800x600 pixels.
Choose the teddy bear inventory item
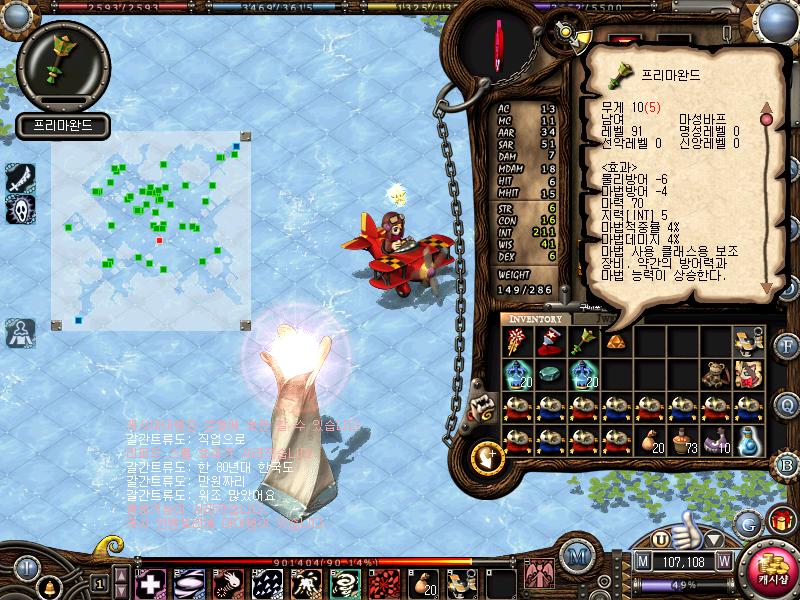[x=714, y=374]
